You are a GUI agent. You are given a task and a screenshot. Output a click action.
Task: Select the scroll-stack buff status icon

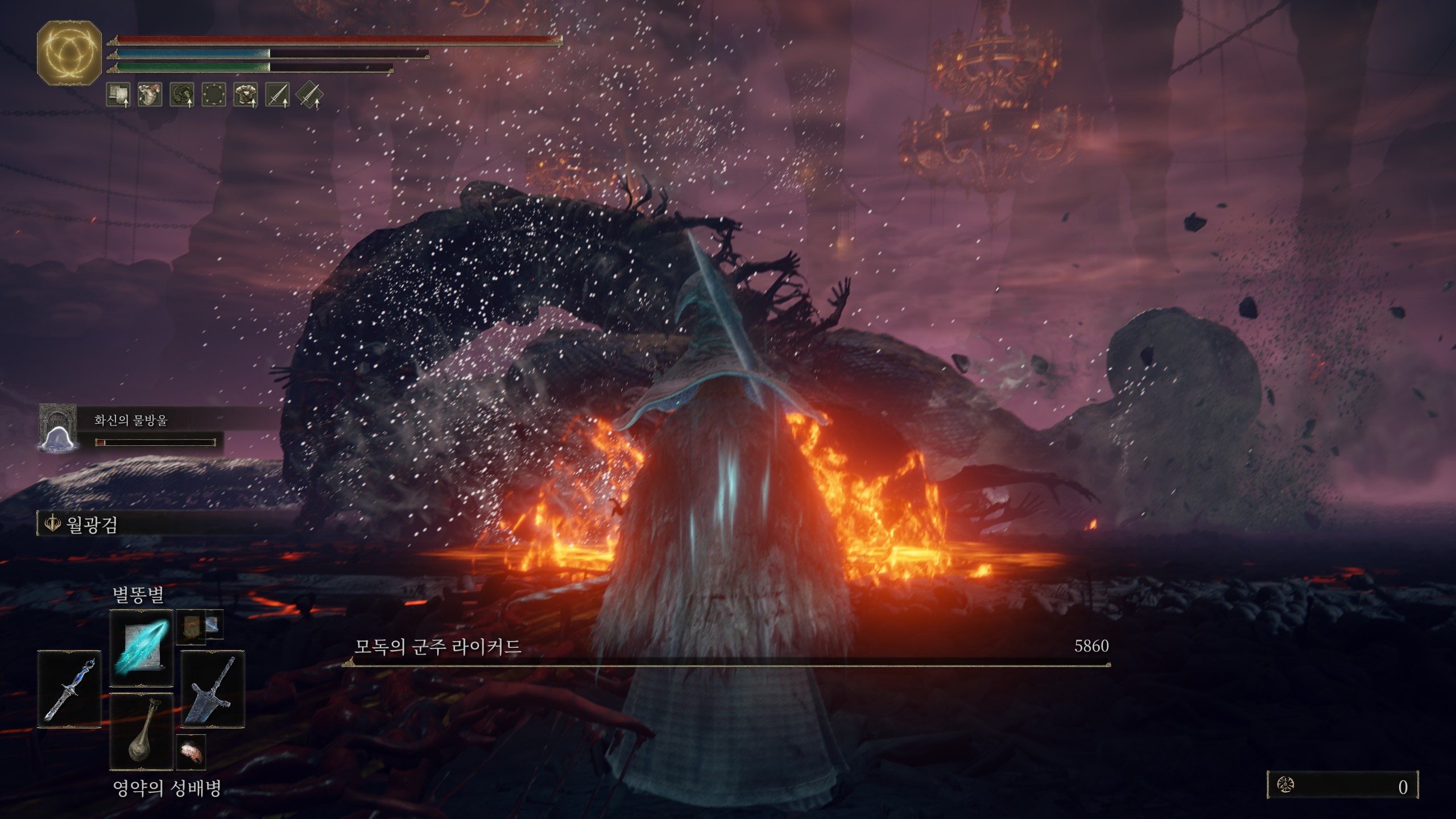118,94
